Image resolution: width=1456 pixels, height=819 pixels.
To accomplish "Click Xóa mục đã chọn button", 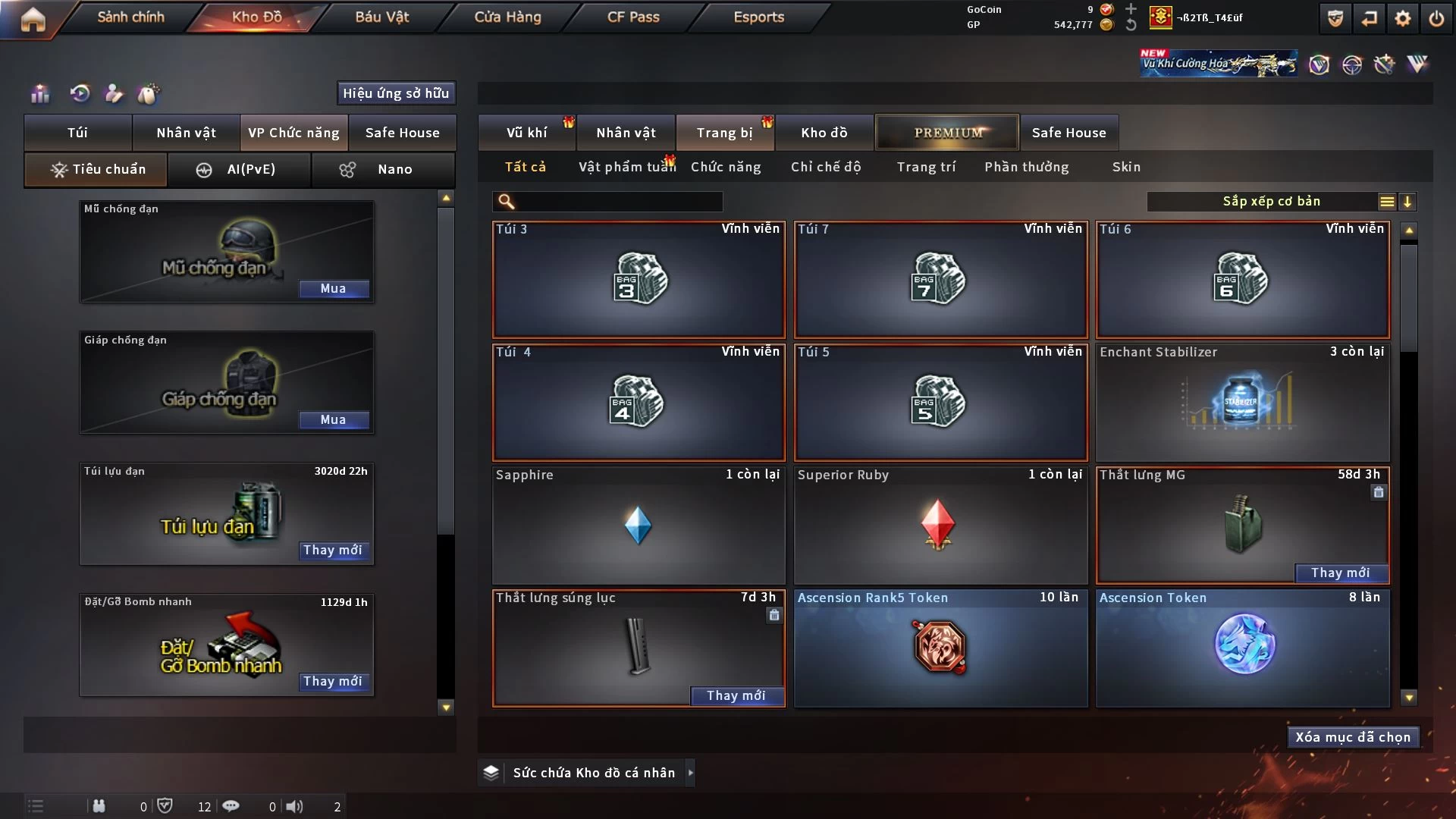I will pyautogui.click(x=1352, y=737).
